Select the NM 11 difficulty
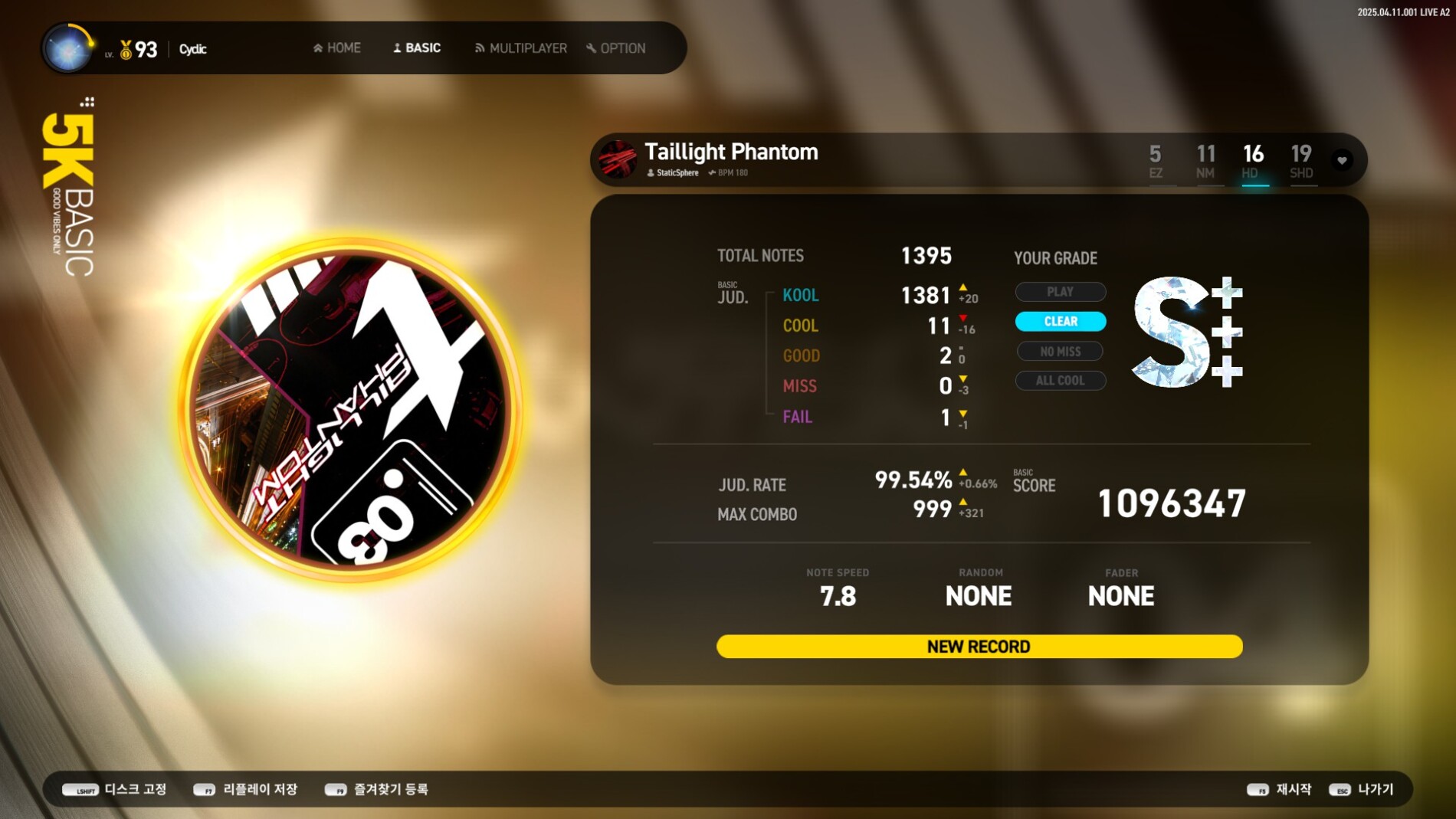The height and width of the screenshot is (819, 1456). [1205, 161]
